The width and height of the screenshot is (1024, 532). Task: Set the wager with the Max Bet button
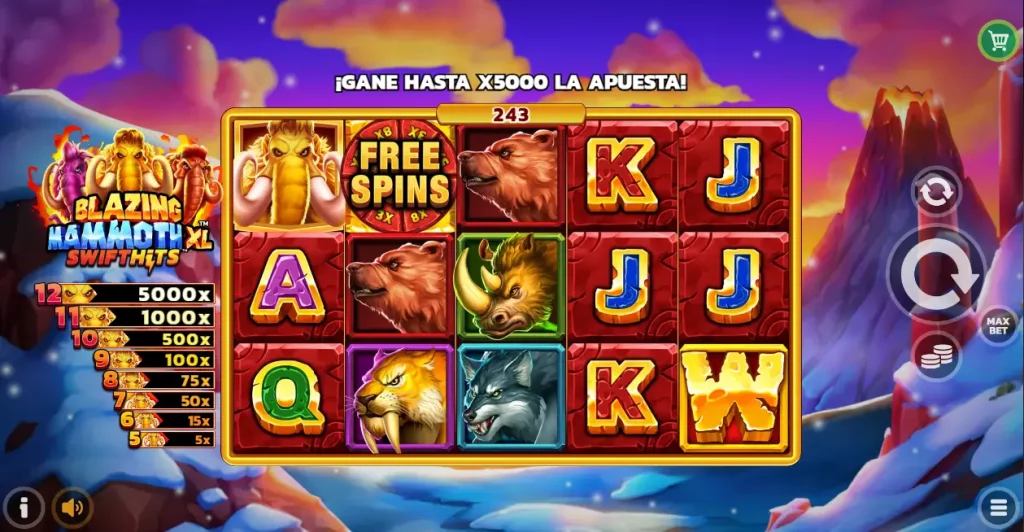(997, 324)
